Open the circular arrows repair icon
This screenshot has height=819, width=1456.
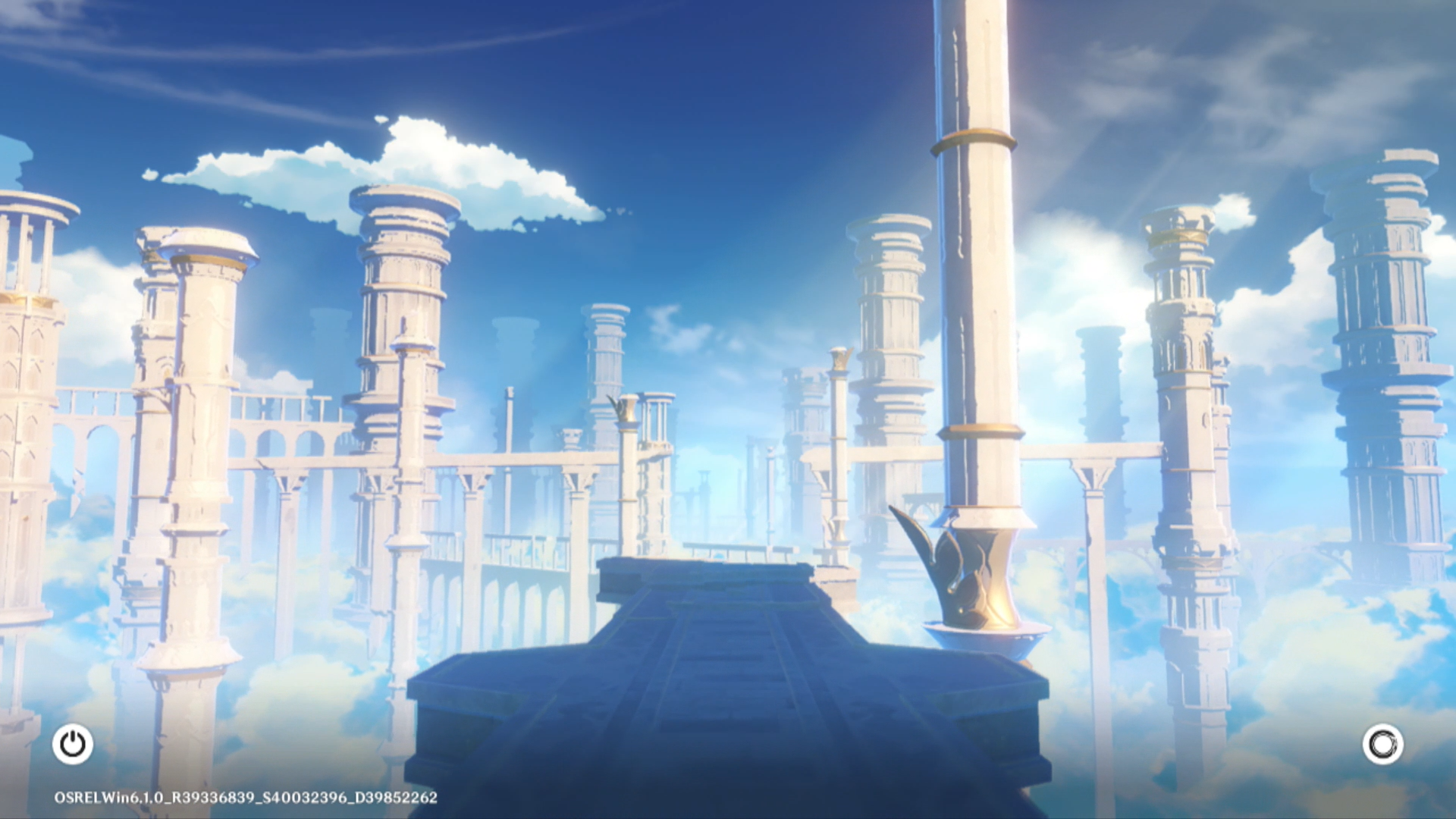tap(1382, 744)
